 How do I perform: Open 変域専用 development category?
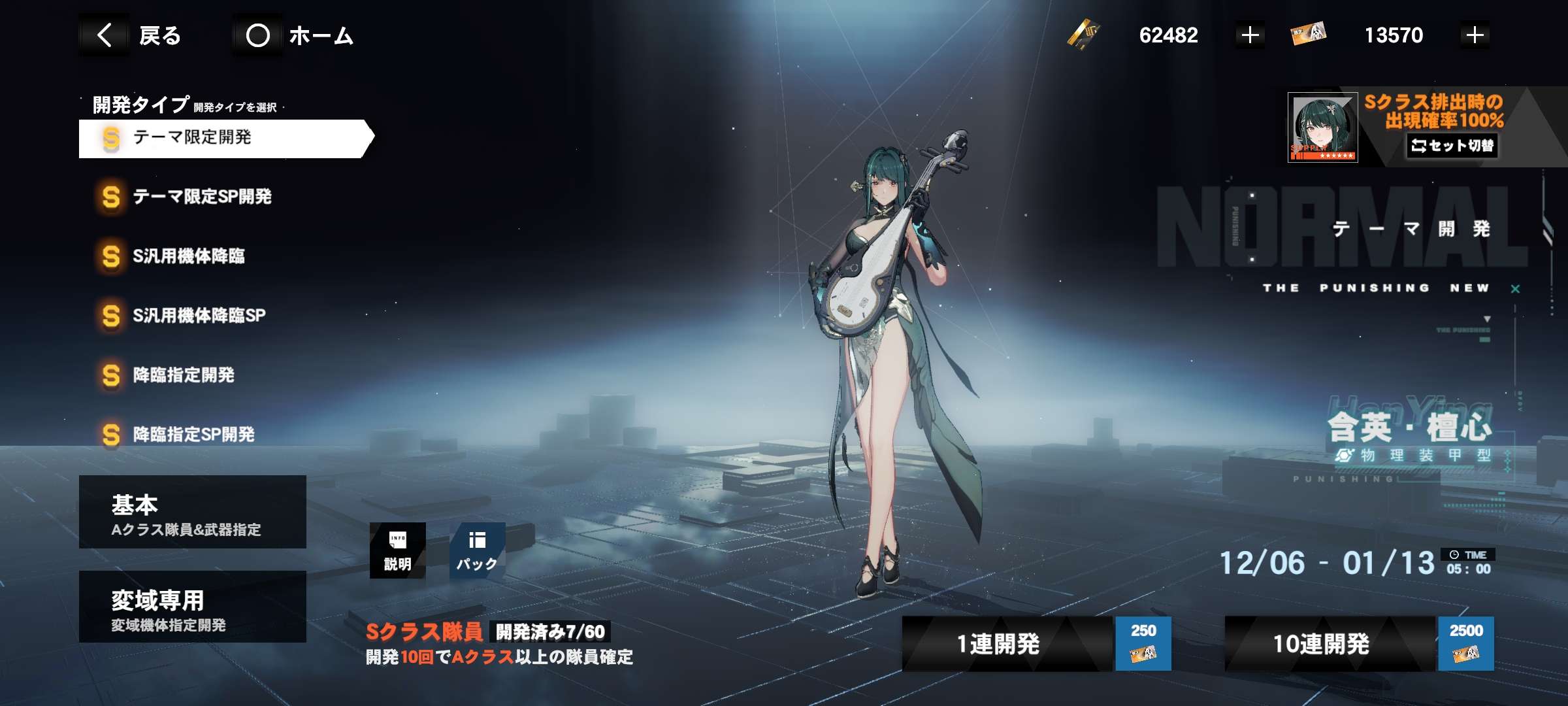tap(192, 607)
